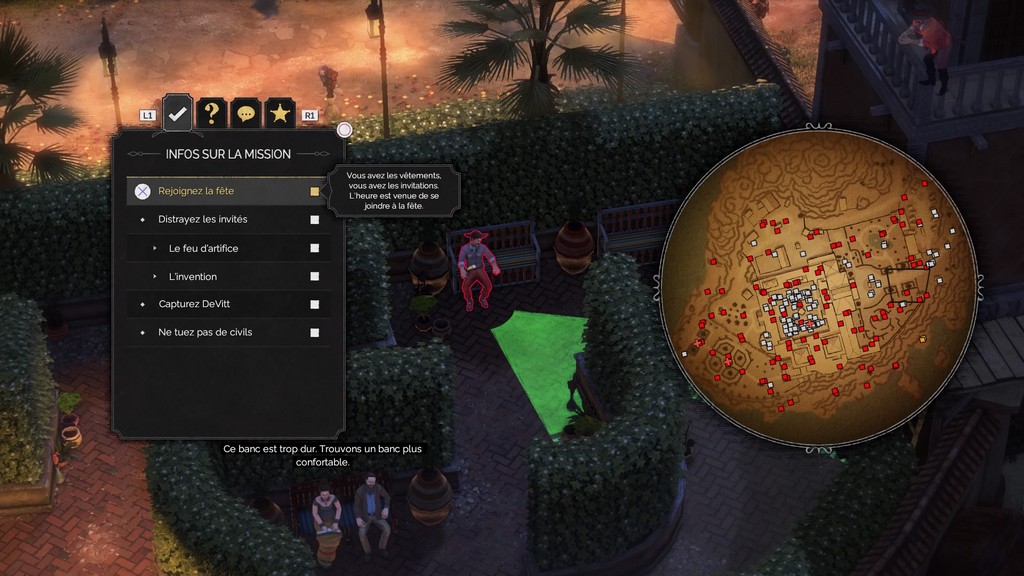Select "L'invention" sub-objective
The image size is (1024, 576).
193,276
